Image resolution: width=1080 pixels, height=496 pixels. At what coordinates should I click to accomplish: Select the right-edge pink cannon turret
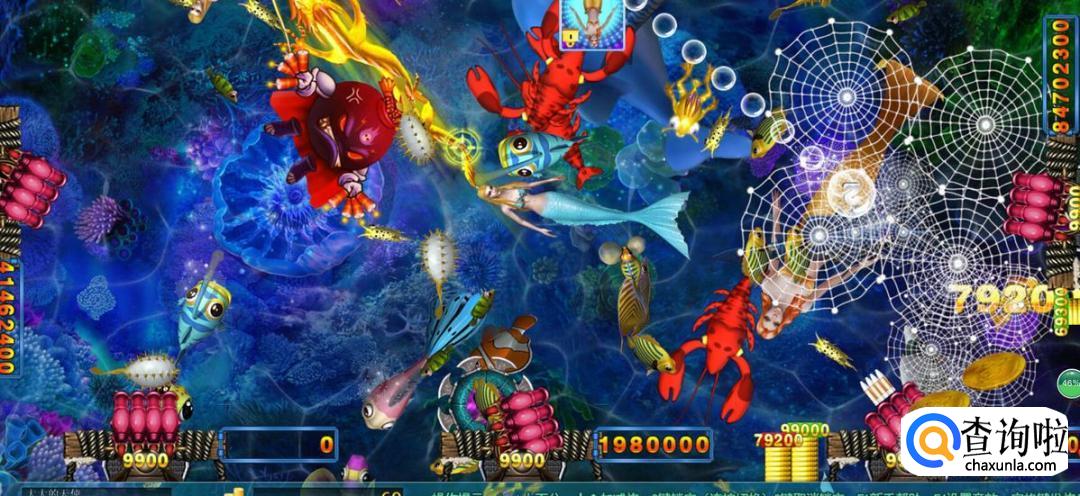1039,205
